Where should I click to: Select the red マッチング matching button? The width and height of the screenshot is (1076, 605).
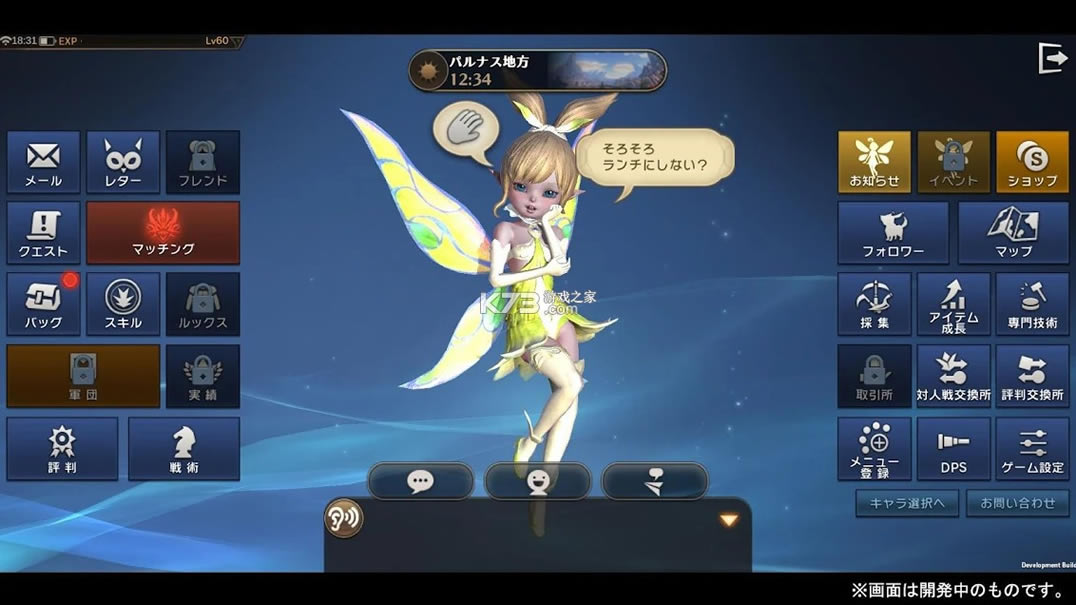point(163,233)
